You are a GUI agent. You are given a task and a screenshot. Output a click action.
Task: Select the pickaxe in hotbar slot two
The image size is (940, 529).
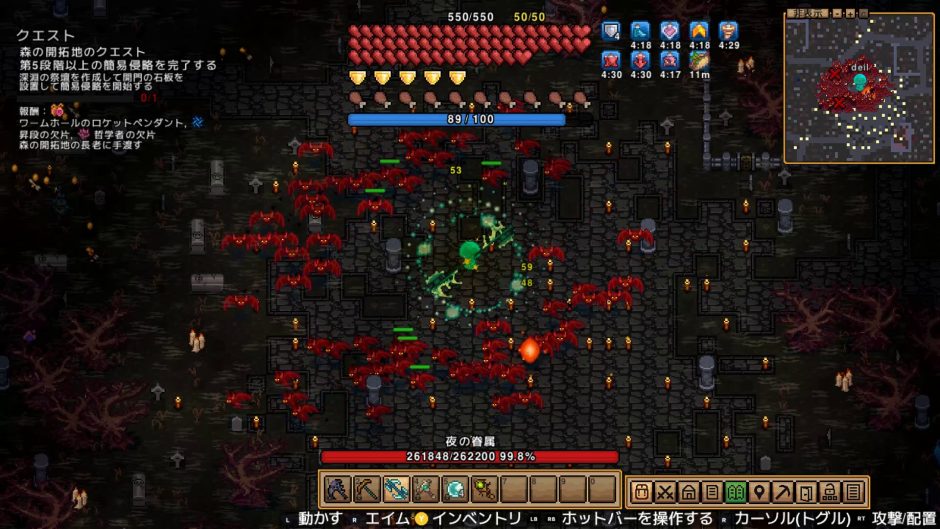coord(366,490)
